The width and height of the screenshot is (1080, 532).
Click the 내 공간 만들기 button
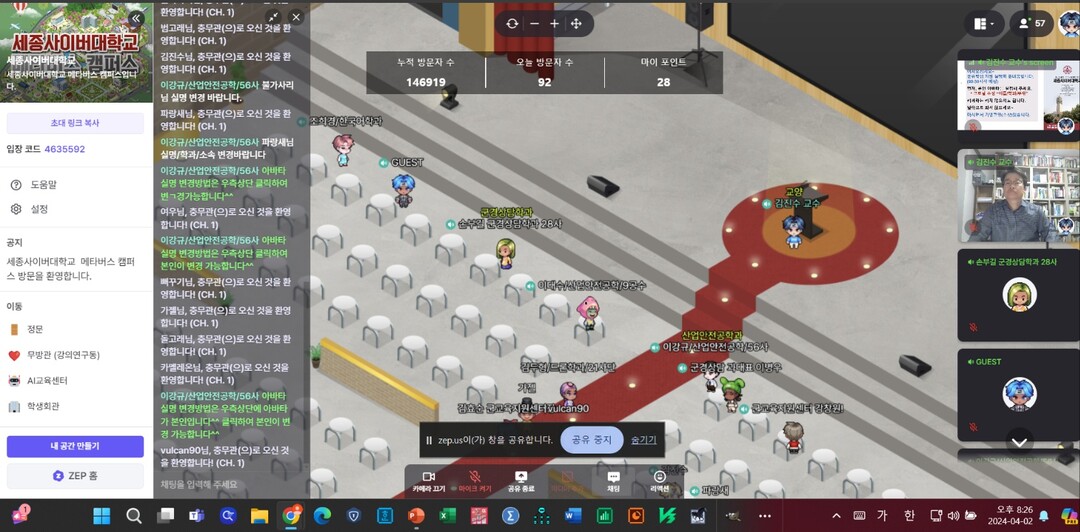pyautogui.click(x=75, y=446)
